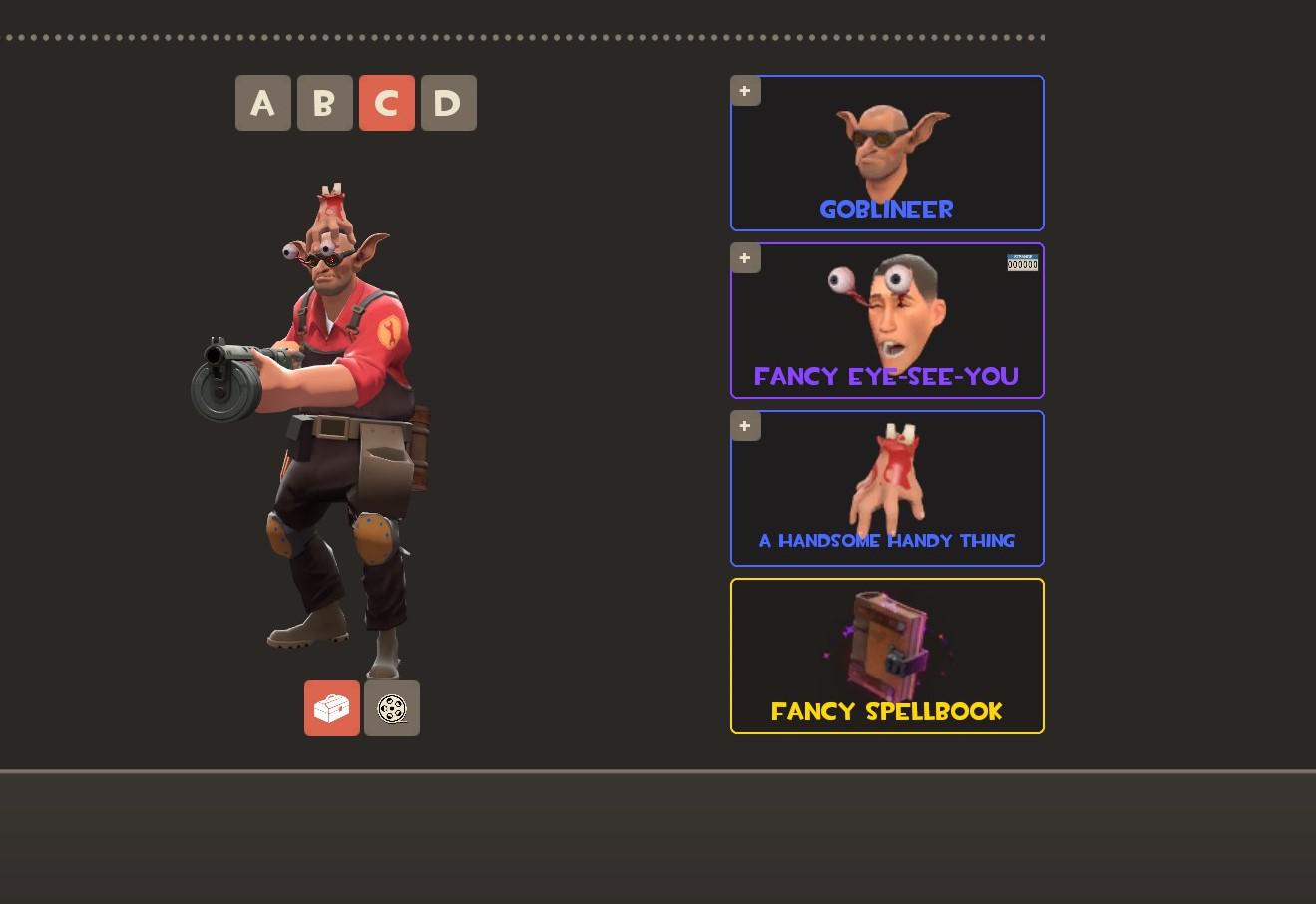Click the plus icon on the Goblineer card

pos(744,90)
